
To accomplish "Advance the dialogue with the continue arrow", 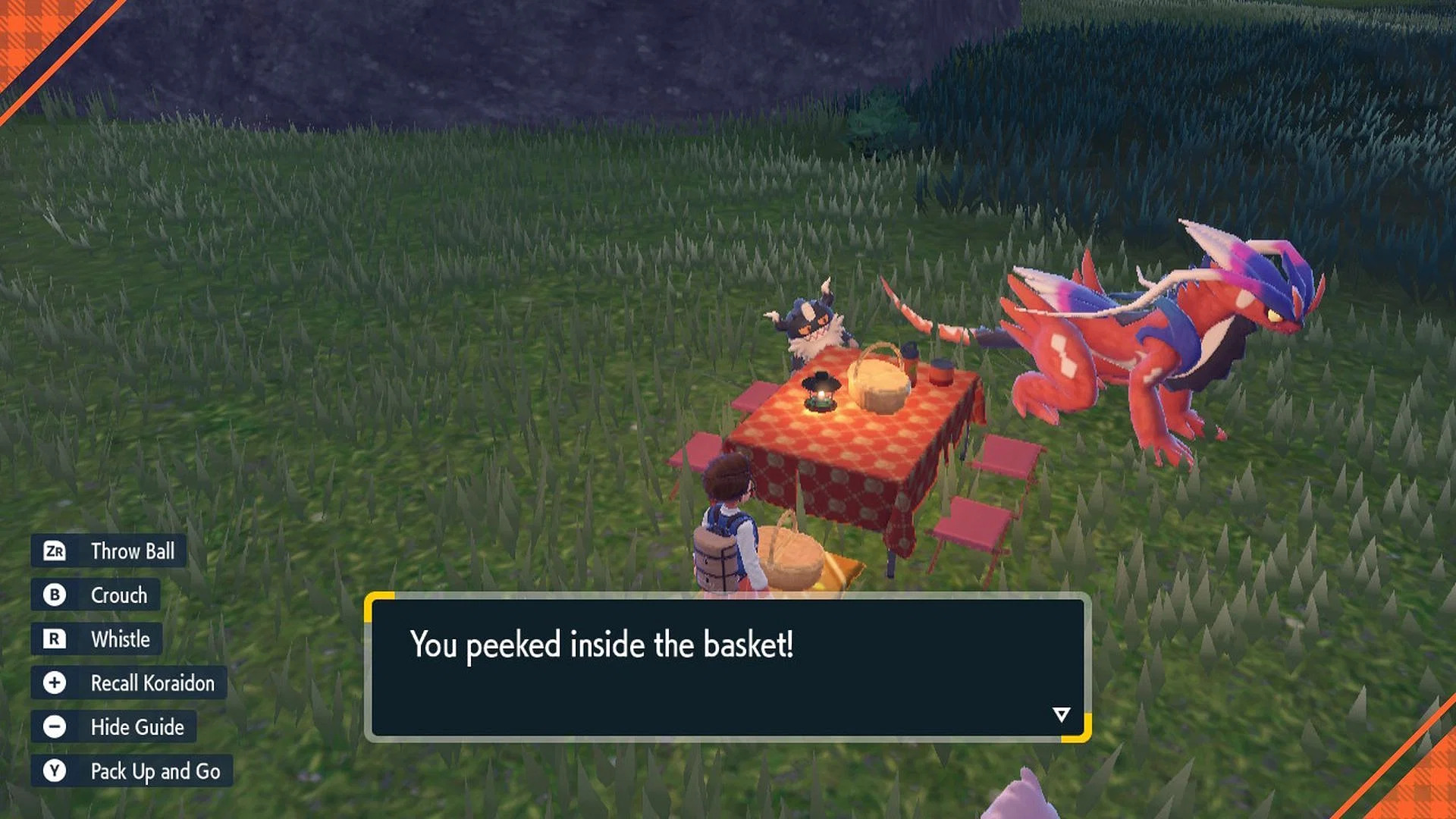I will 1061,714.
